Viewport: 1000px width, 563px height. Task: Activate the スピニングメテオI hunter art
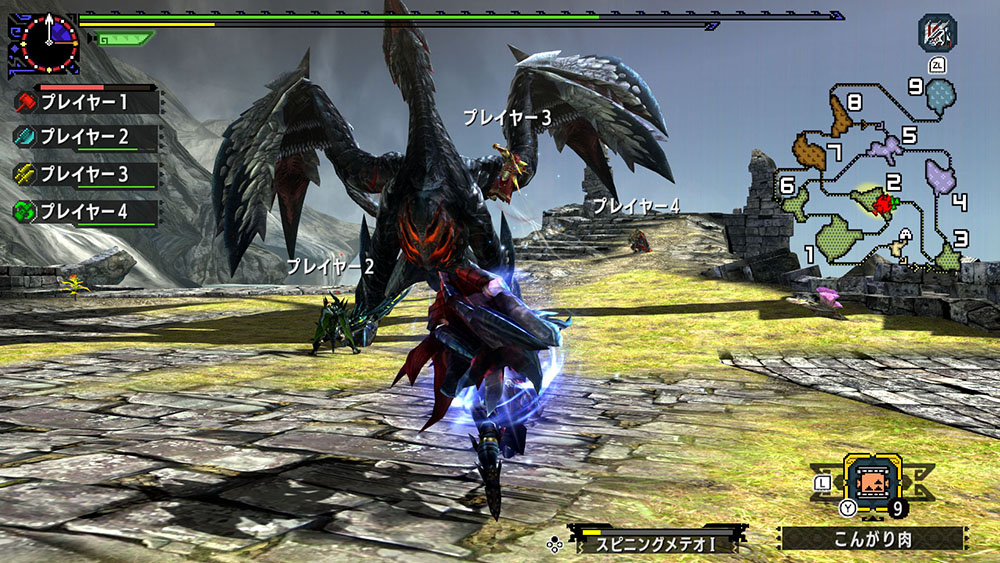(x=656, y=543)
